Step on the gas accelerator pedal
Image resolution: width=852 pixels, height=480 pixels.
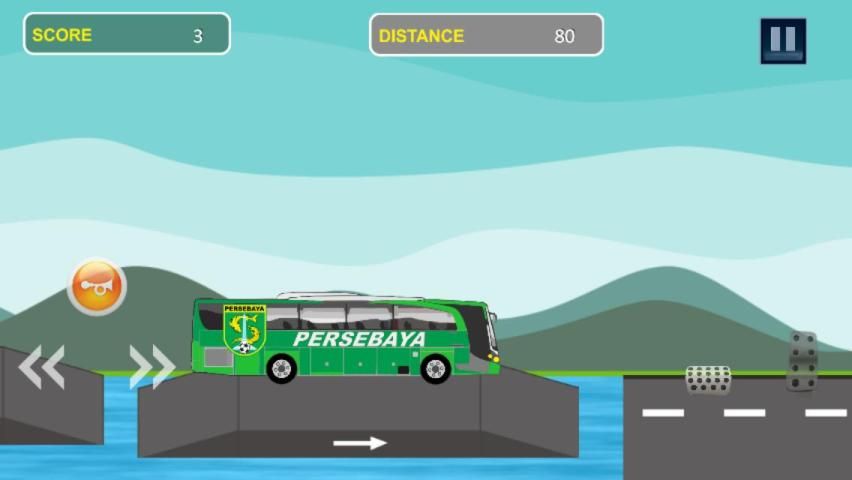click(802, 361)
